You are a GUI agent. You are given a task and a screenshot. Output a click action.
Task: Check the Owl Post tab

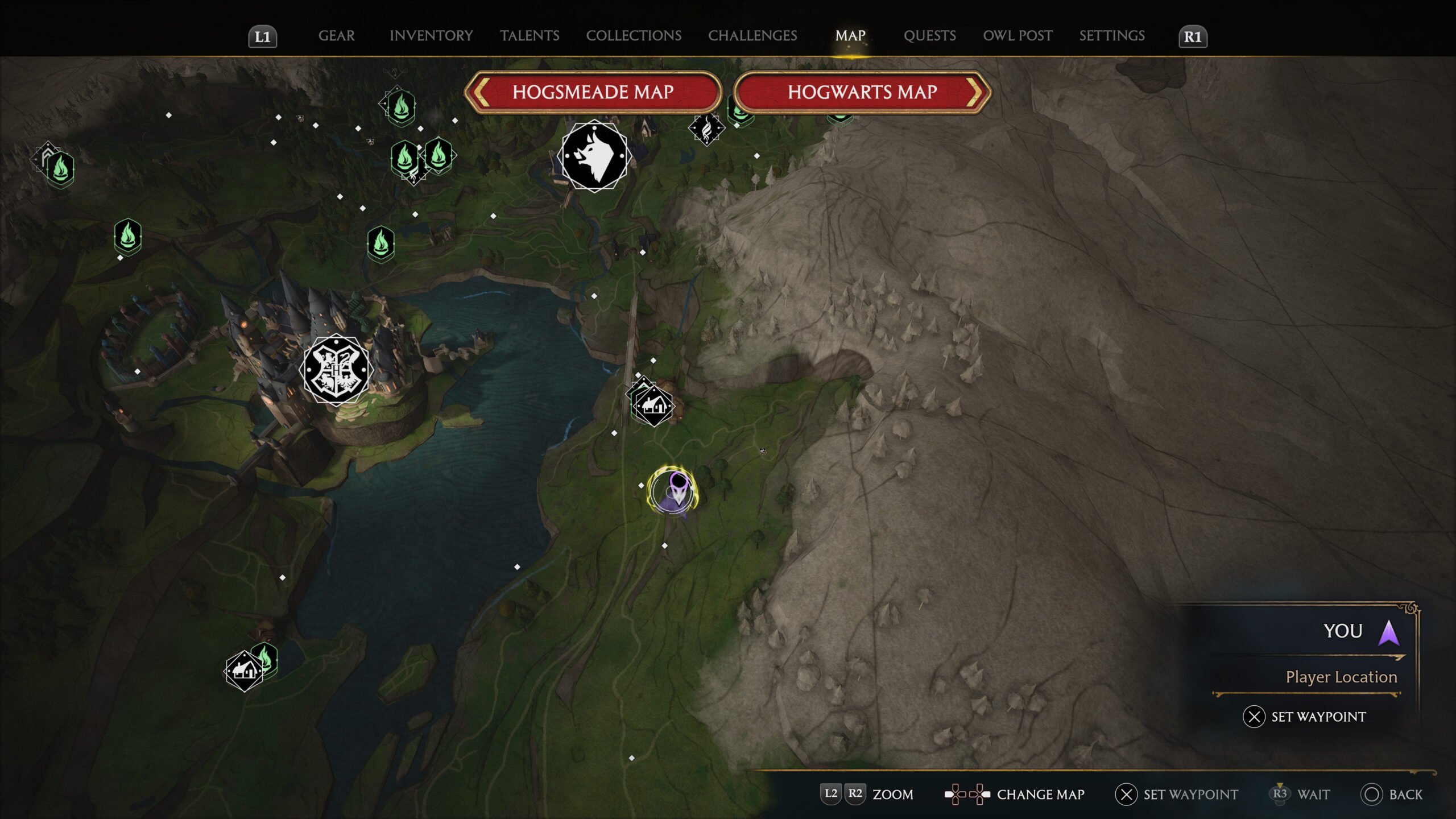pyautogui.click(x=1017, y=36)
